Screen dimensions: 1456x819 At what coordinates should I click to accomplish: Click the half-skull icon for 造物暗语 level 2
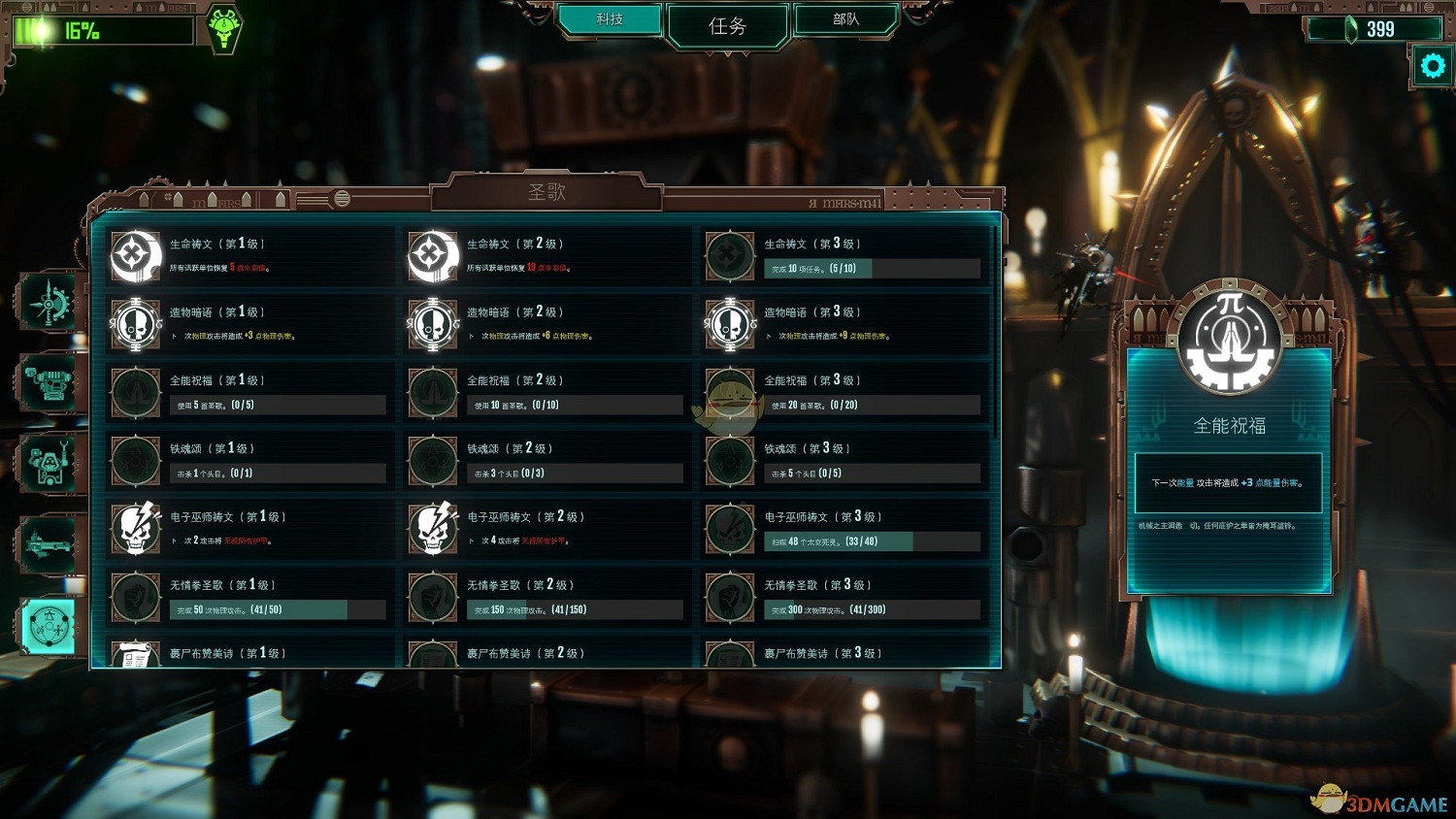pyautogui.click(x=432, y=324)
